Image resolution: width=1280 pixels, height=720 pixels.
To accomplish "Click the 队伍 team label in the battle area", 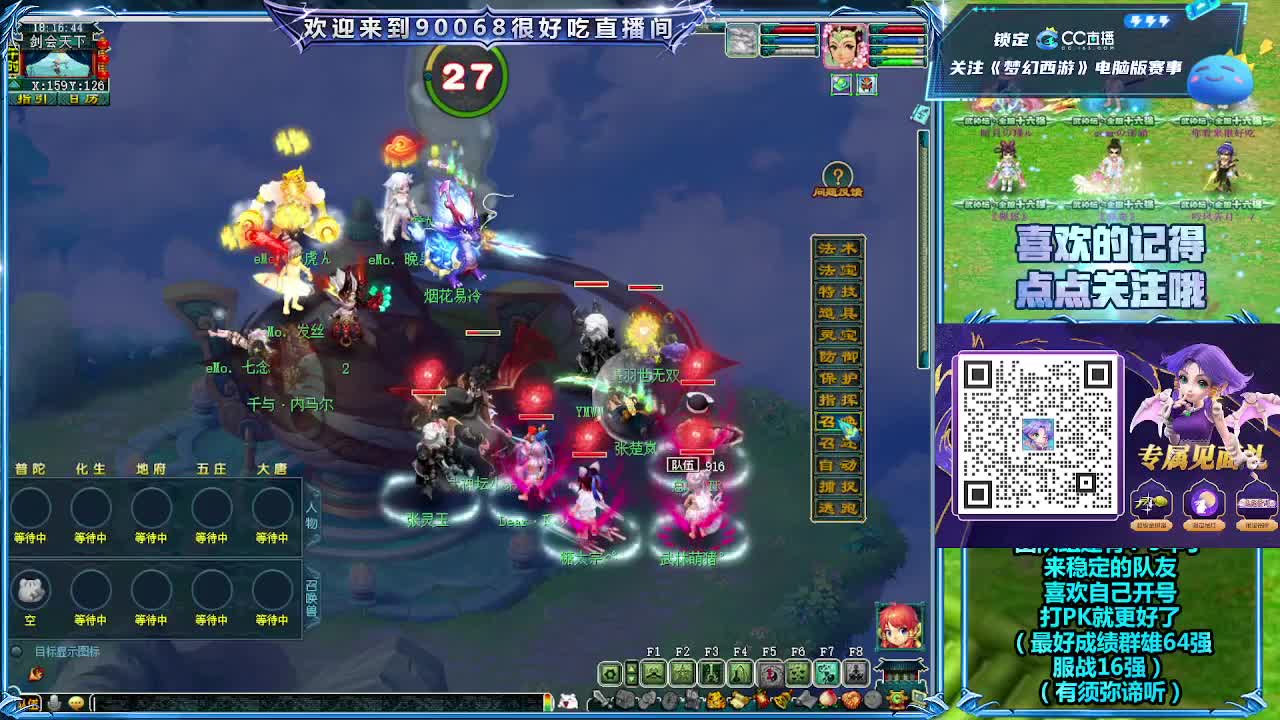I will click(683, 464).
